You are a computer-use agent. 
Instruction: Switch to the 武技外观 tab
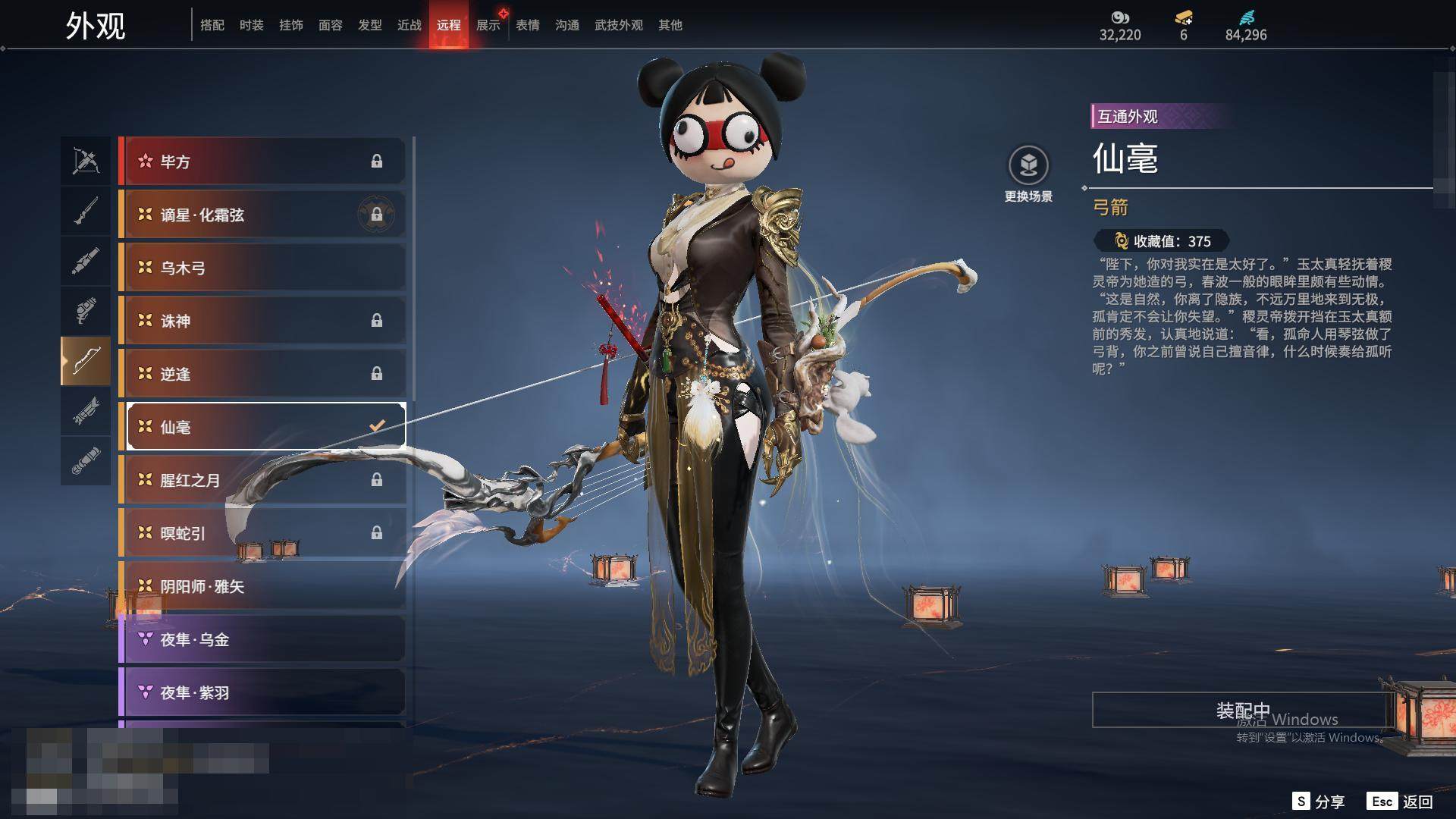[x=618, y=25]
